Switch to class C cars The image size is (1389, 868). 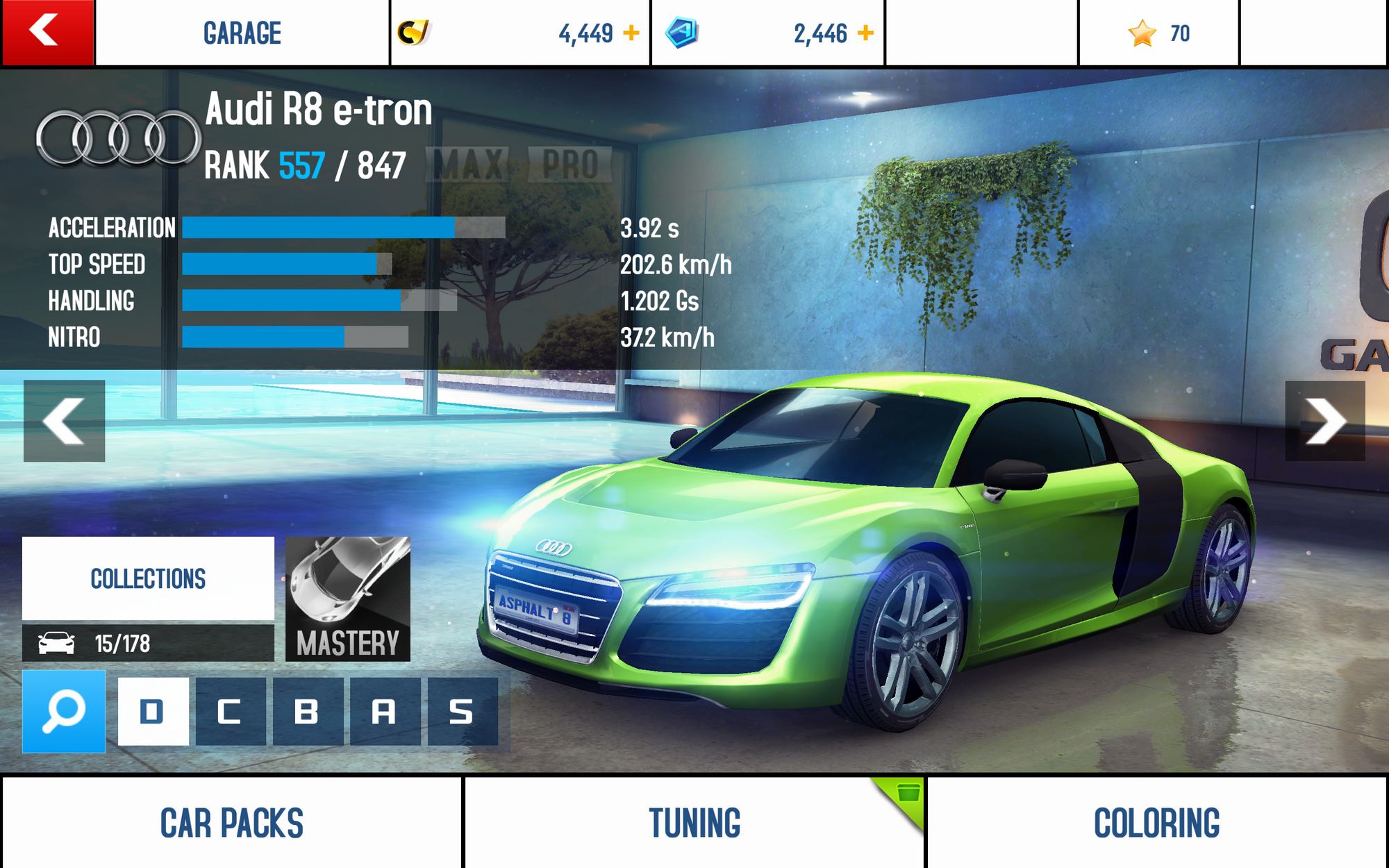click(230, 712)
